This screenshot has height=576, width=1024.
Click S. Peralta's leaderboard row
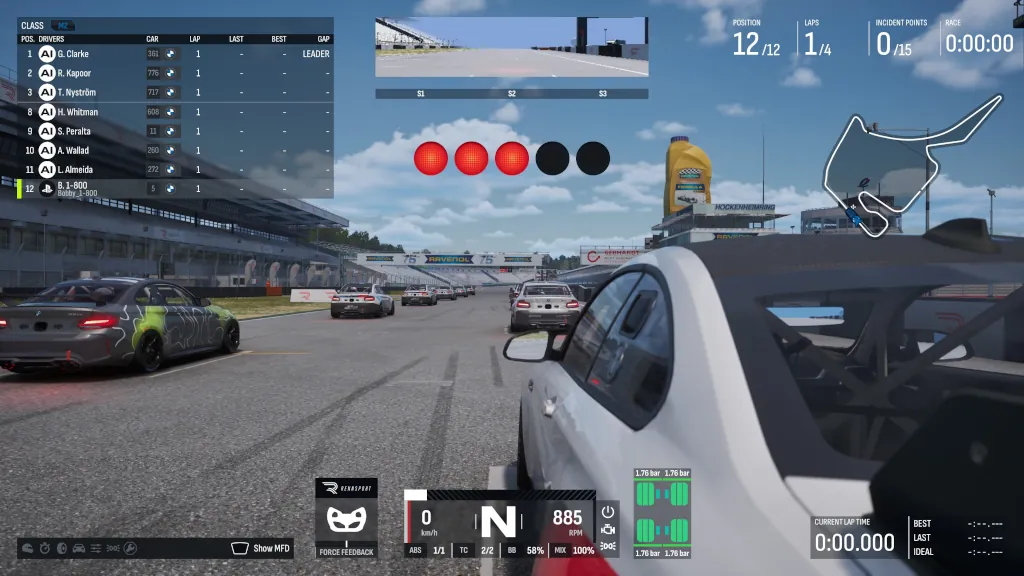pos(175,131)
